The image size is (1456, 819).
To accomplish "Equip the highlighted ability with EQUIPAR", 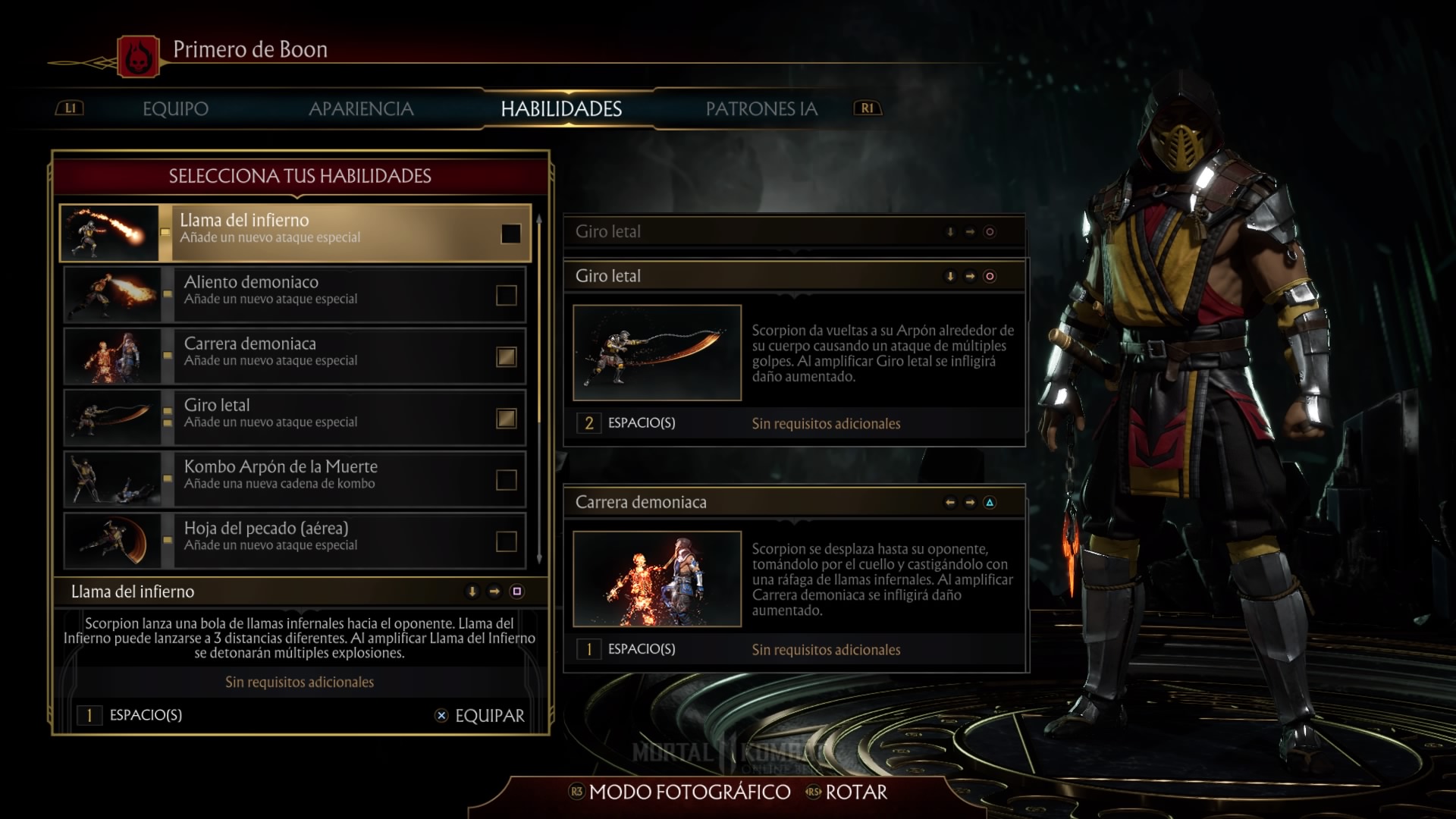I will click(x=480, y=715).
